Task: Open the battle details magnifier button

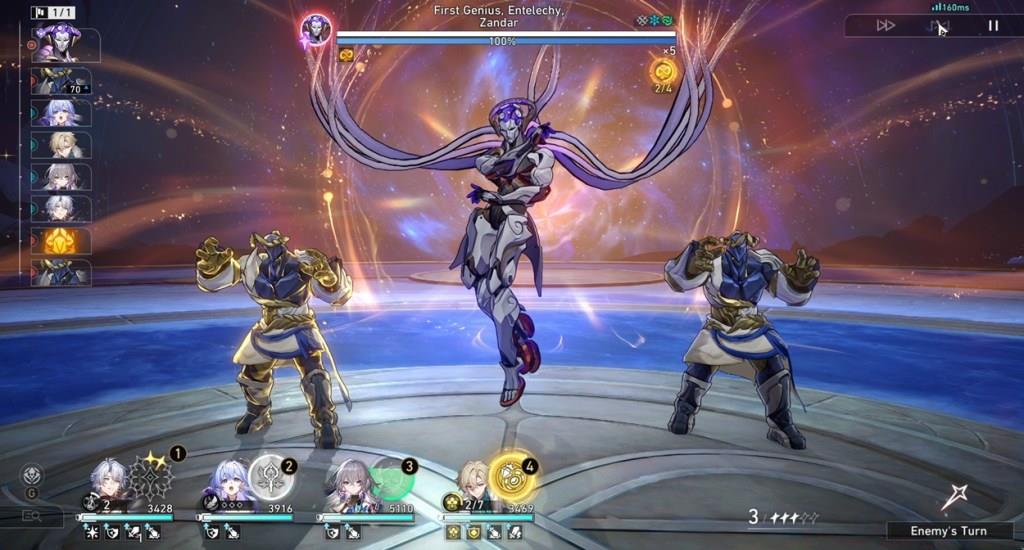Action: click(32, 516)
